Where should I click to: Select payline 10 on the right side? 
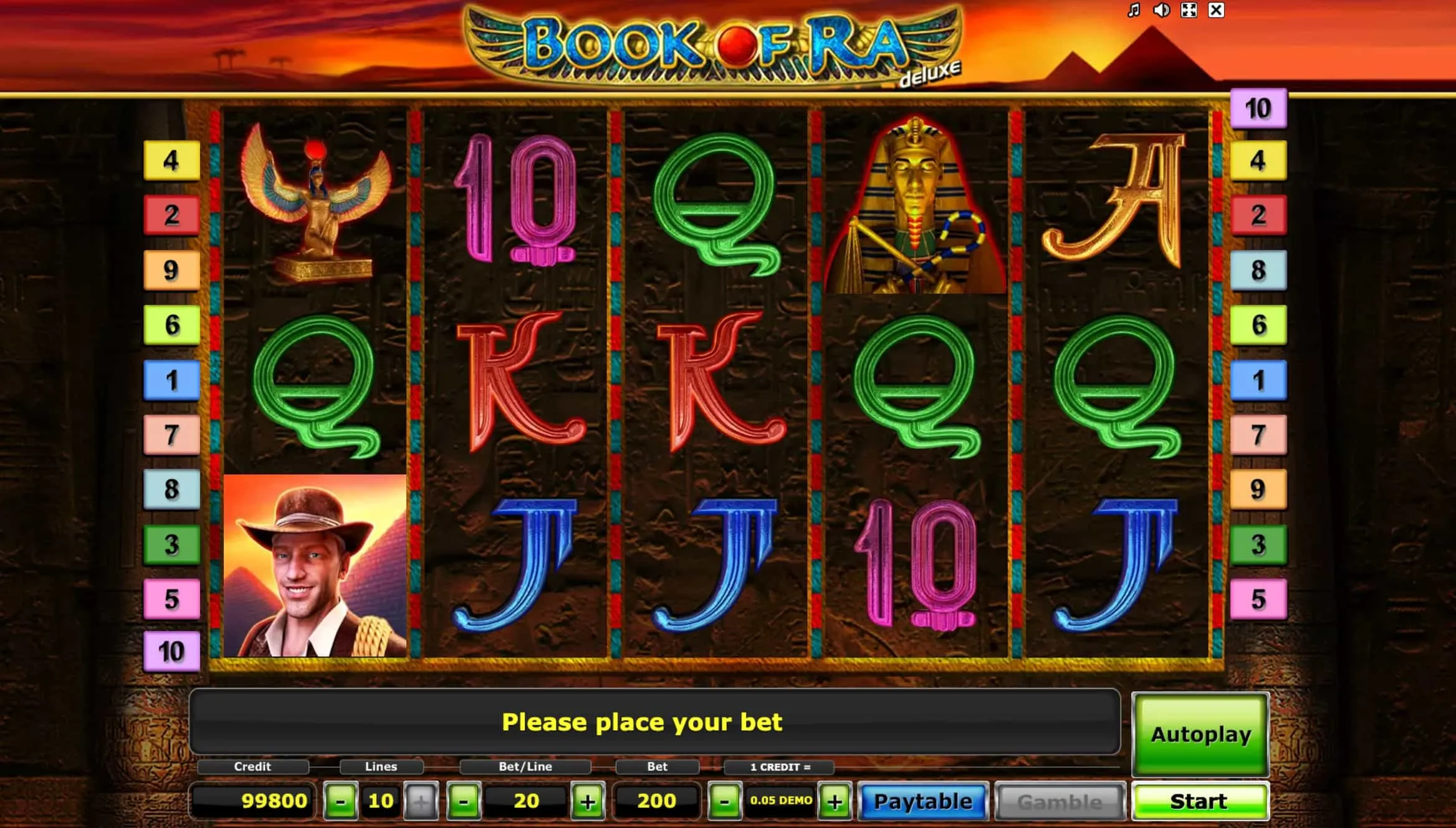point(1258,107)
